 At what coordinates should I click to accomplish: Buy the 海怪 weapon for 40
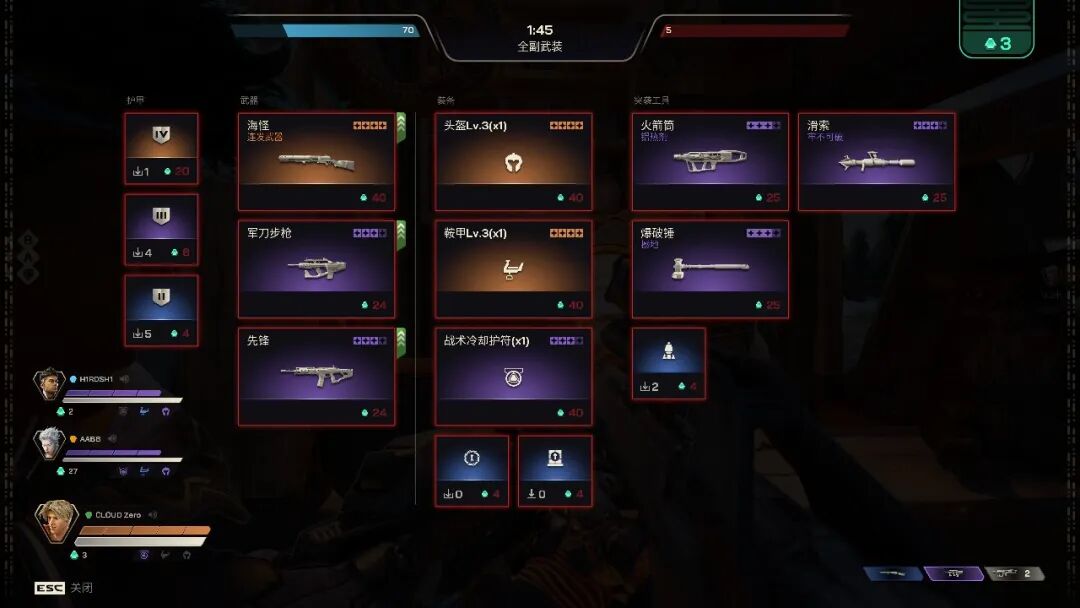pos(316,161)
